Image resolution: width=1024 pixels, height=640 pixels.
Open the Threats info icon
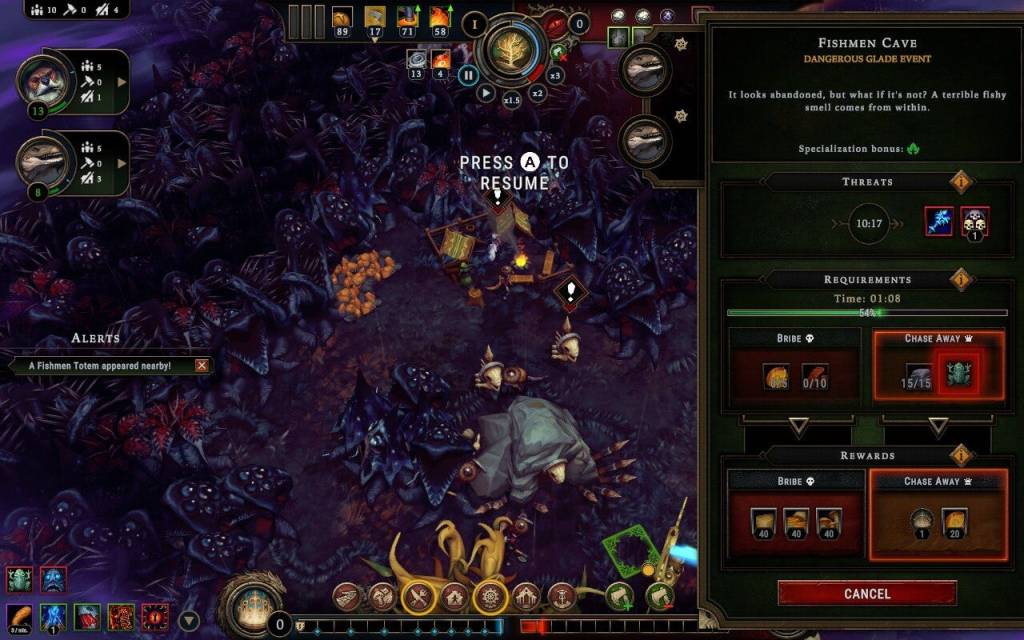click(961, 182)
